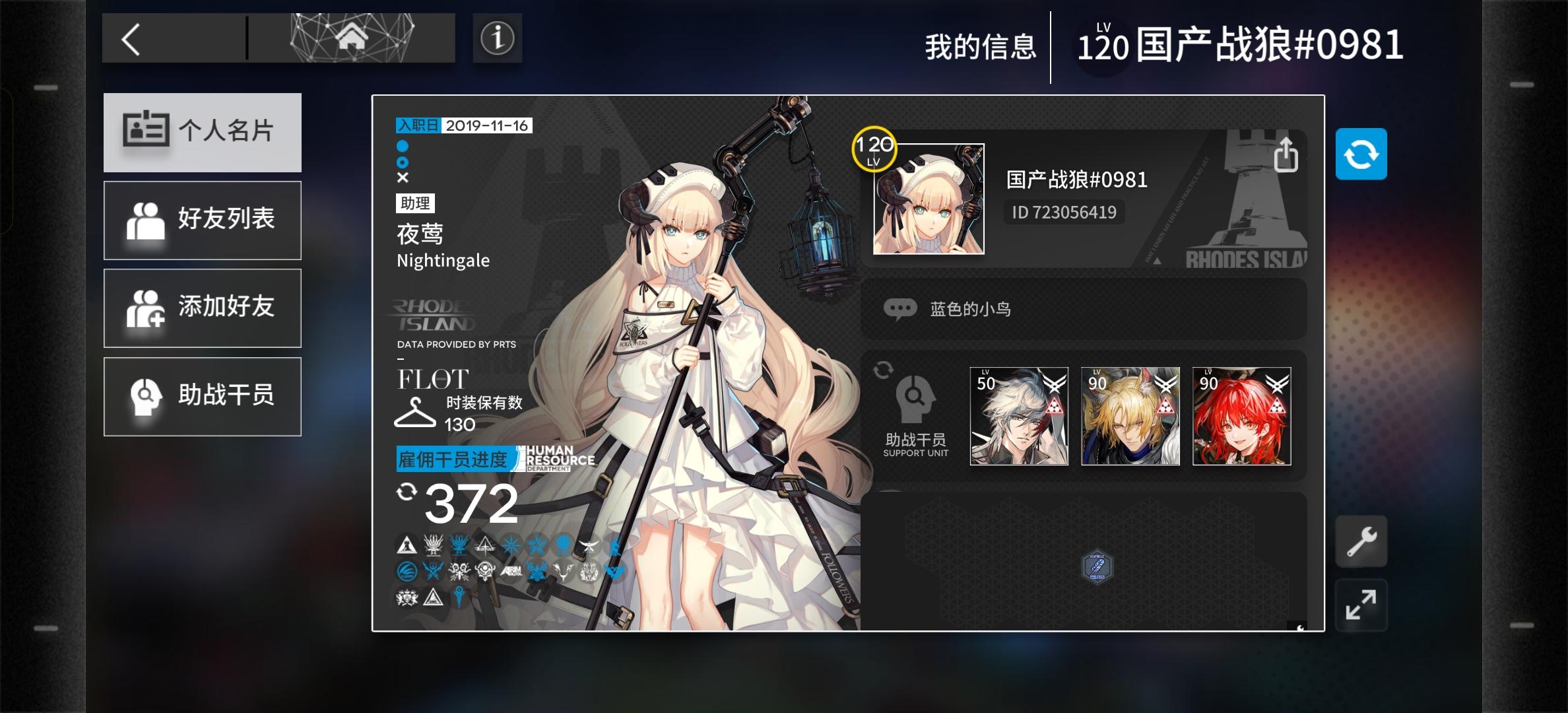Open the 好友列表 friend list
The image size is (1568, 713).
tap(202, 220)
